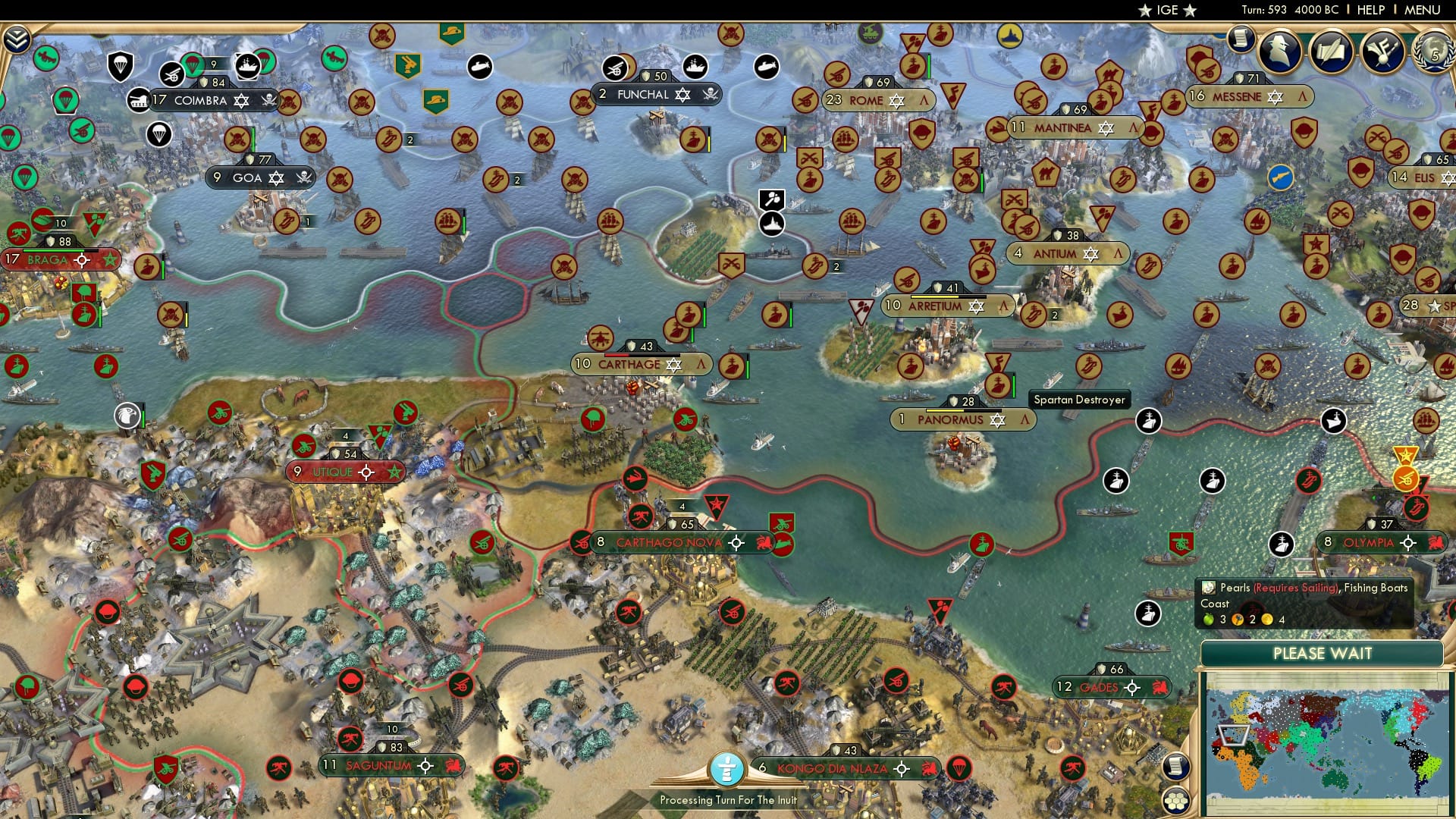Click the green recon unit icon near top left

tap(48, 58)
